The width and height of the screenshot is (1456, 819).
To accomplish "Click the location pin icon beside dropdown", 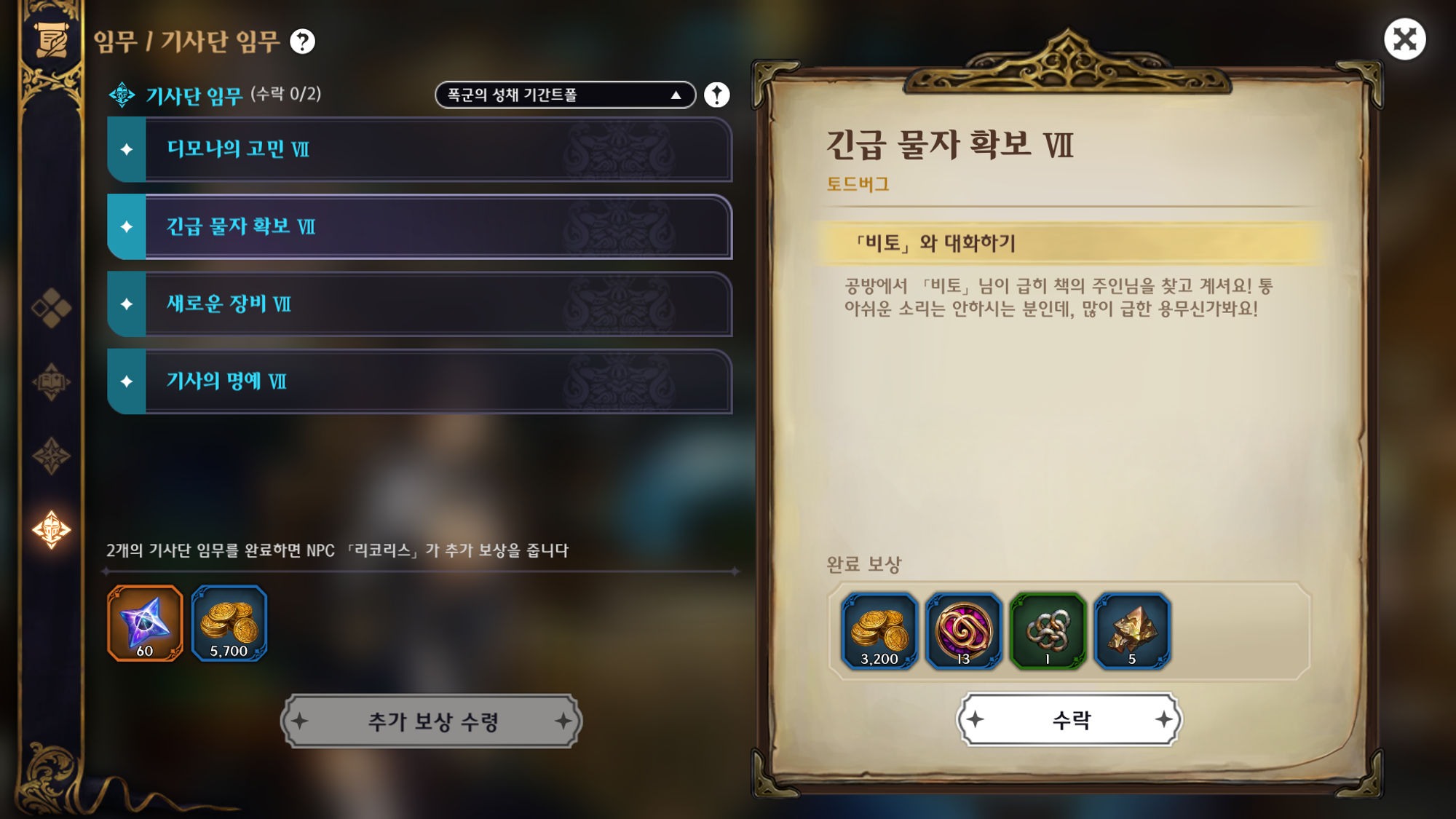I will point(717,95).
